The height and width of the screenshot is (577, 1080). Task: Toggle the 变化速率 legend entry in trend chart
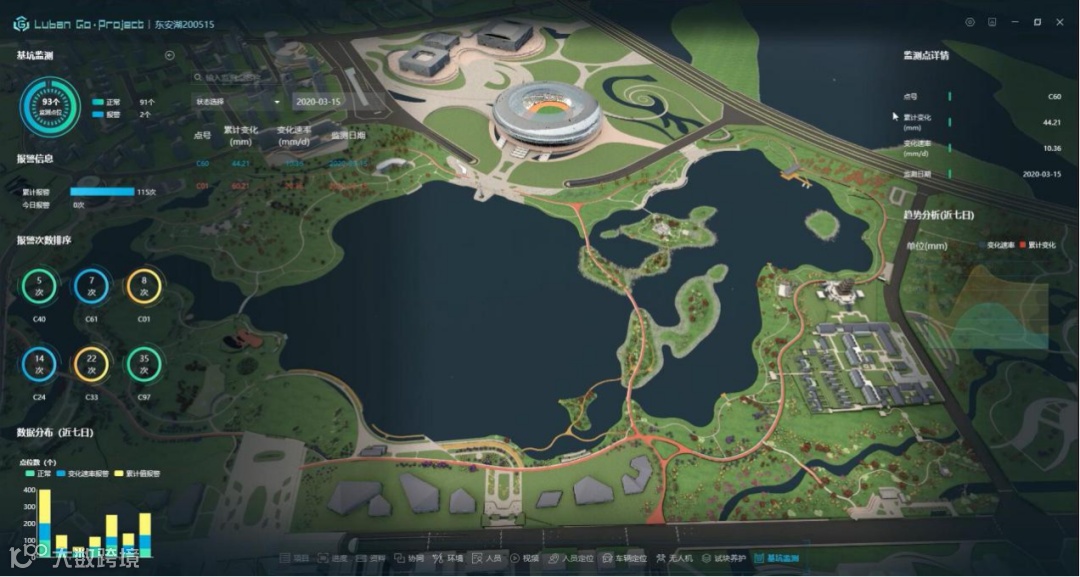click(x=1000, y=244)
